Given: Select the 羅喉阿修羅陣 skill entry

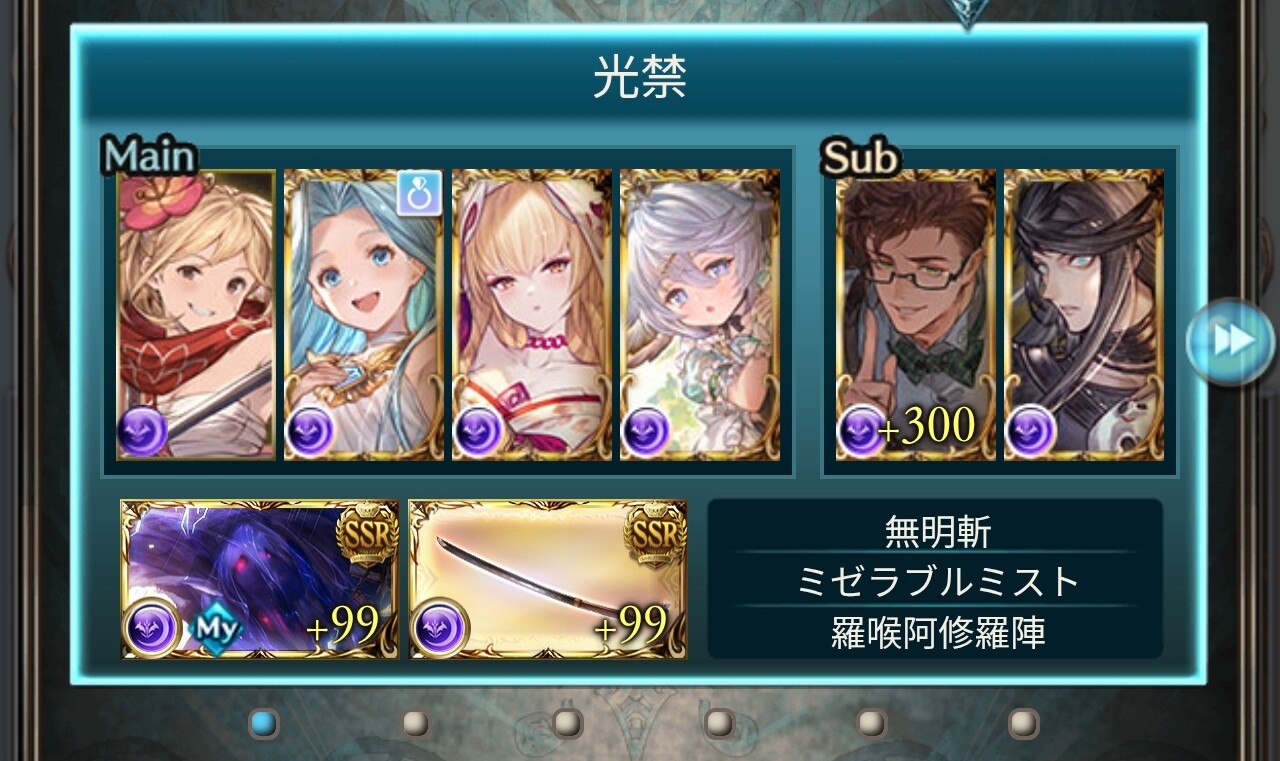Looking at the screenshot, I should point(937,633).
